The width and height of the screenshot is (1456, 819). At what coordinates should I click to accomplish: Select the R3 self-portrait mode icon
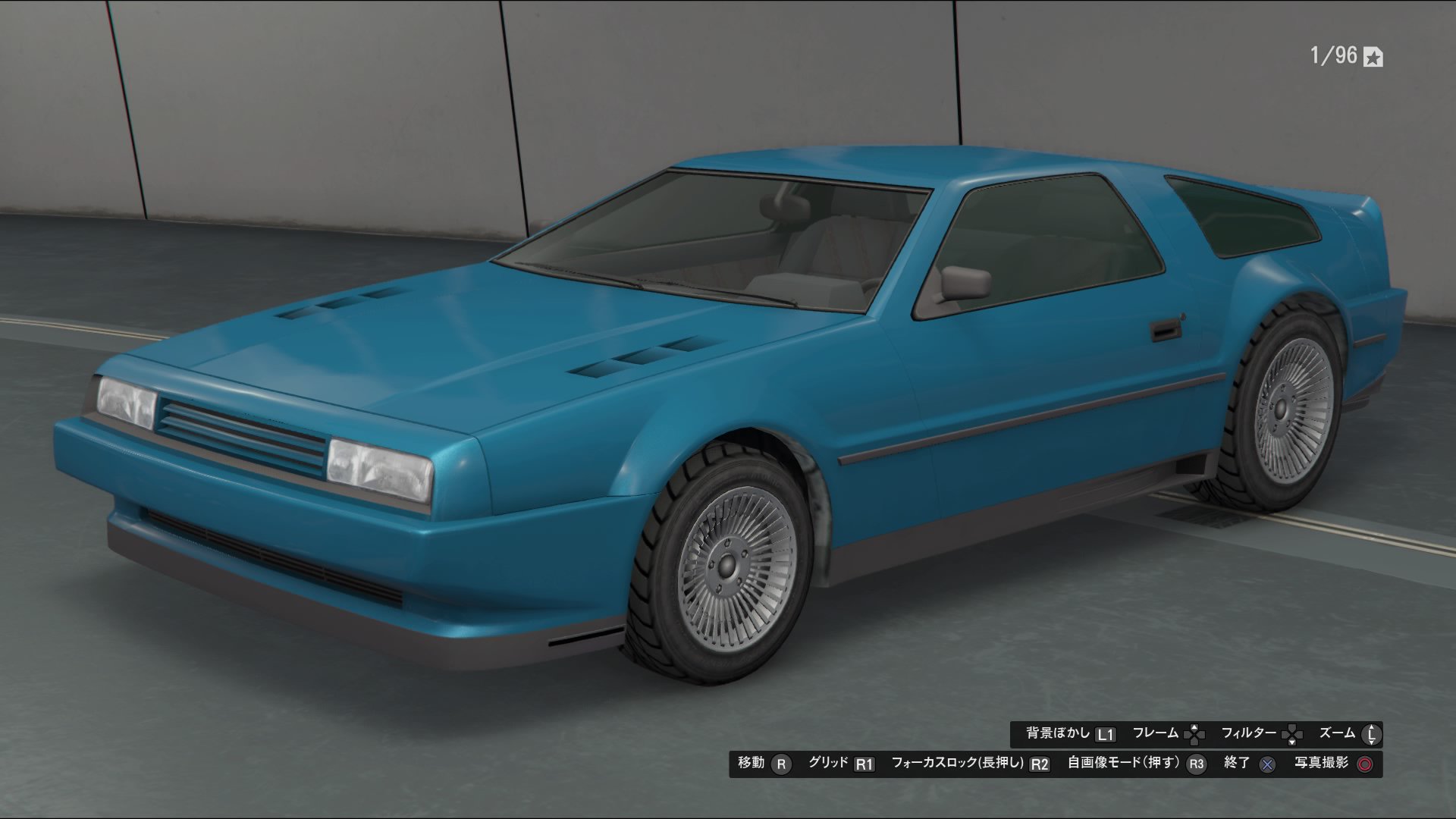tap(1195, 763)
